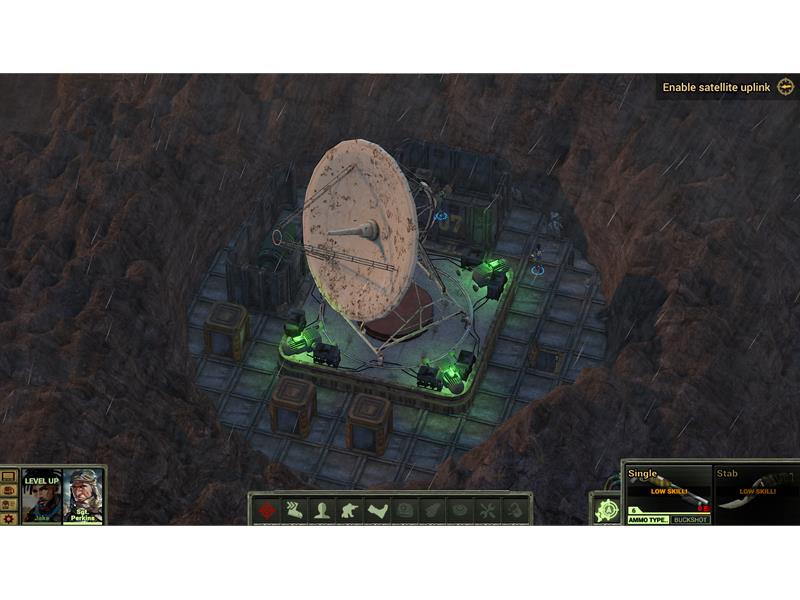800x600 pixels.
Task: Use the padlock lockpicking skill icon
Action: click(x=514, y=510)
